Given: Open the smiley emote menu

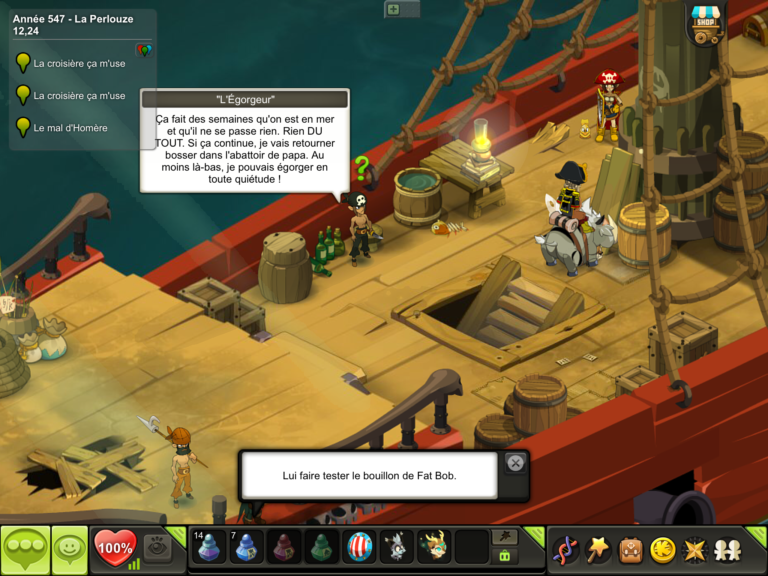Looking at the screenshot, I should 69,549.
